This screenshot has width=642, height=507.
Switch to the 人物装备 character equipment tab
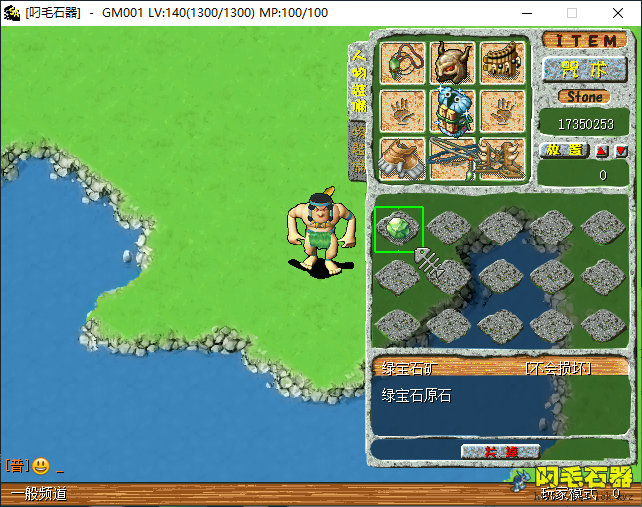click(x=359, y=81)
